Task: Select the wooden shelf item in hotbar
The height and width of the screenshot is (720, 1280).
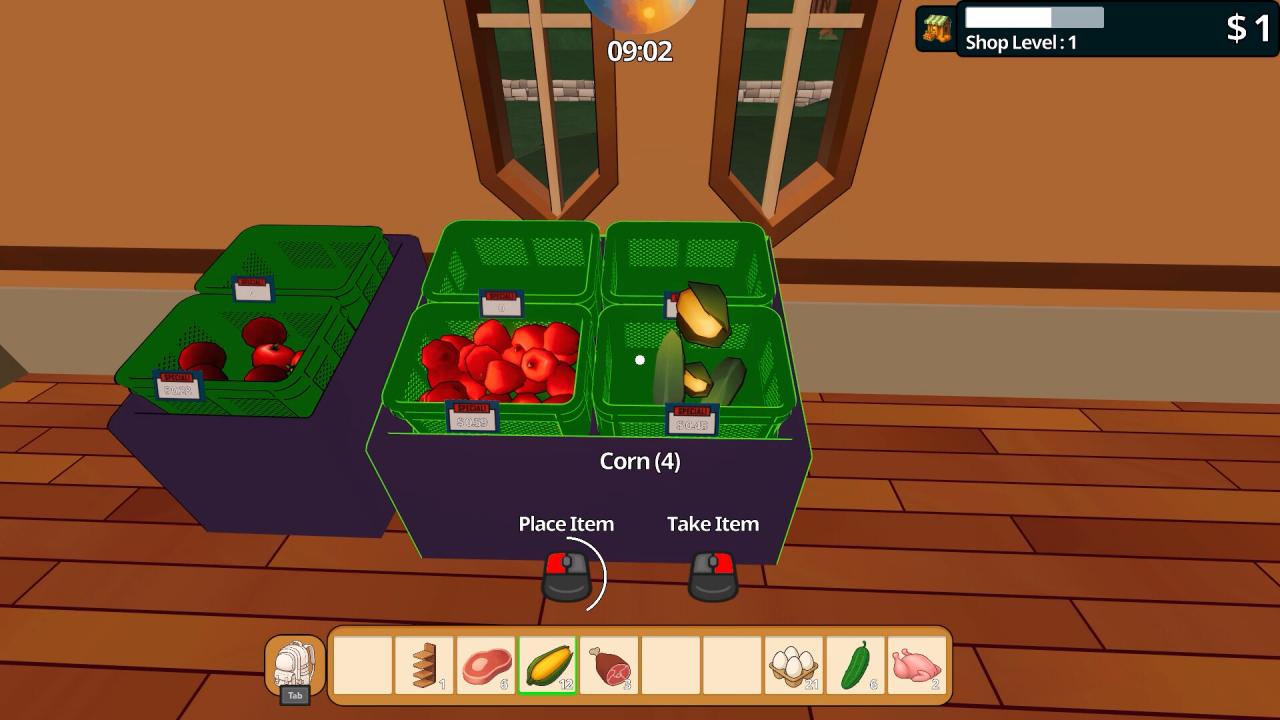Action: tap(426, 662)
